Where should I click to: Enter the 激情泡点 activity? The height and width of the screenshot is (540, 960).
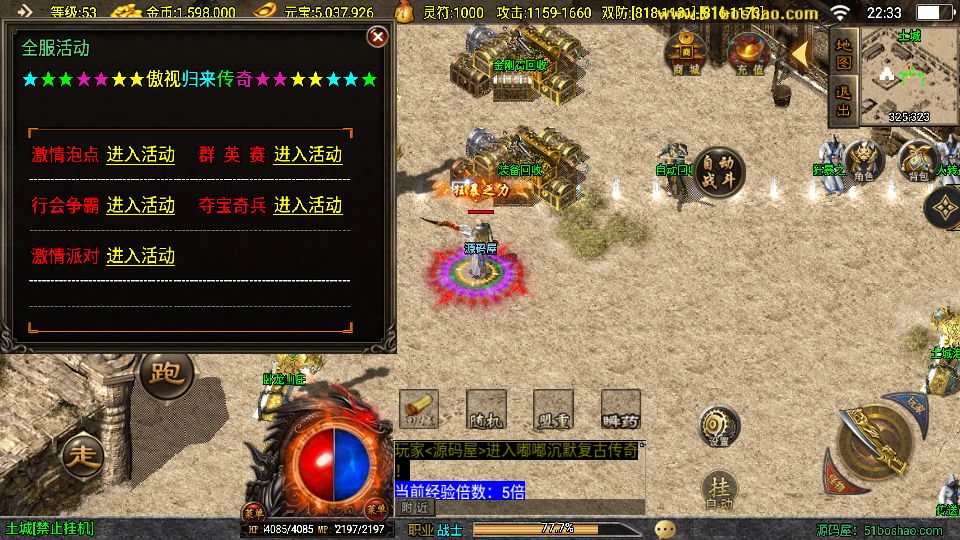(140, 155)
